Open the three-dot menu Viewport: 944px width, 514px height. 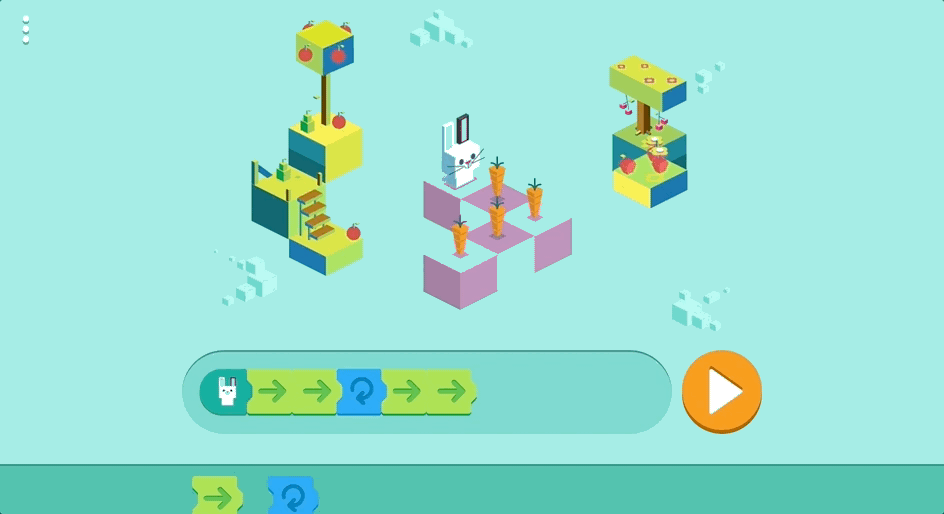26,31
